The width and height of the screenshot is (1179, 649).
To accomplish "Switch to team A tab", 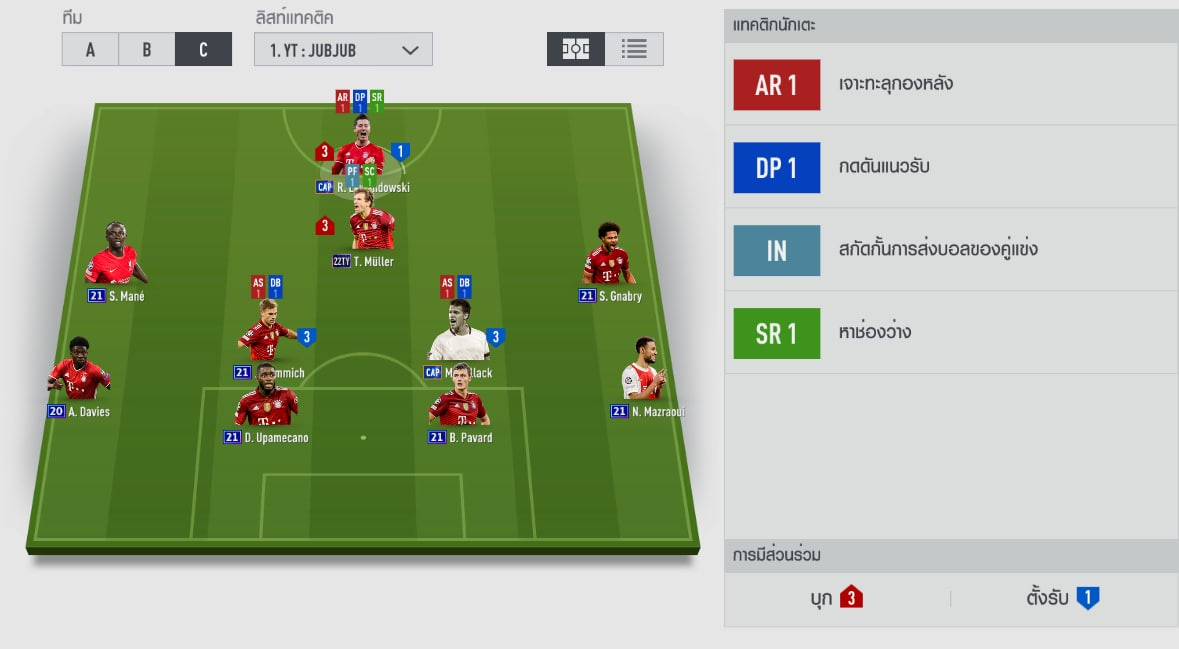I will pos(90,50).
